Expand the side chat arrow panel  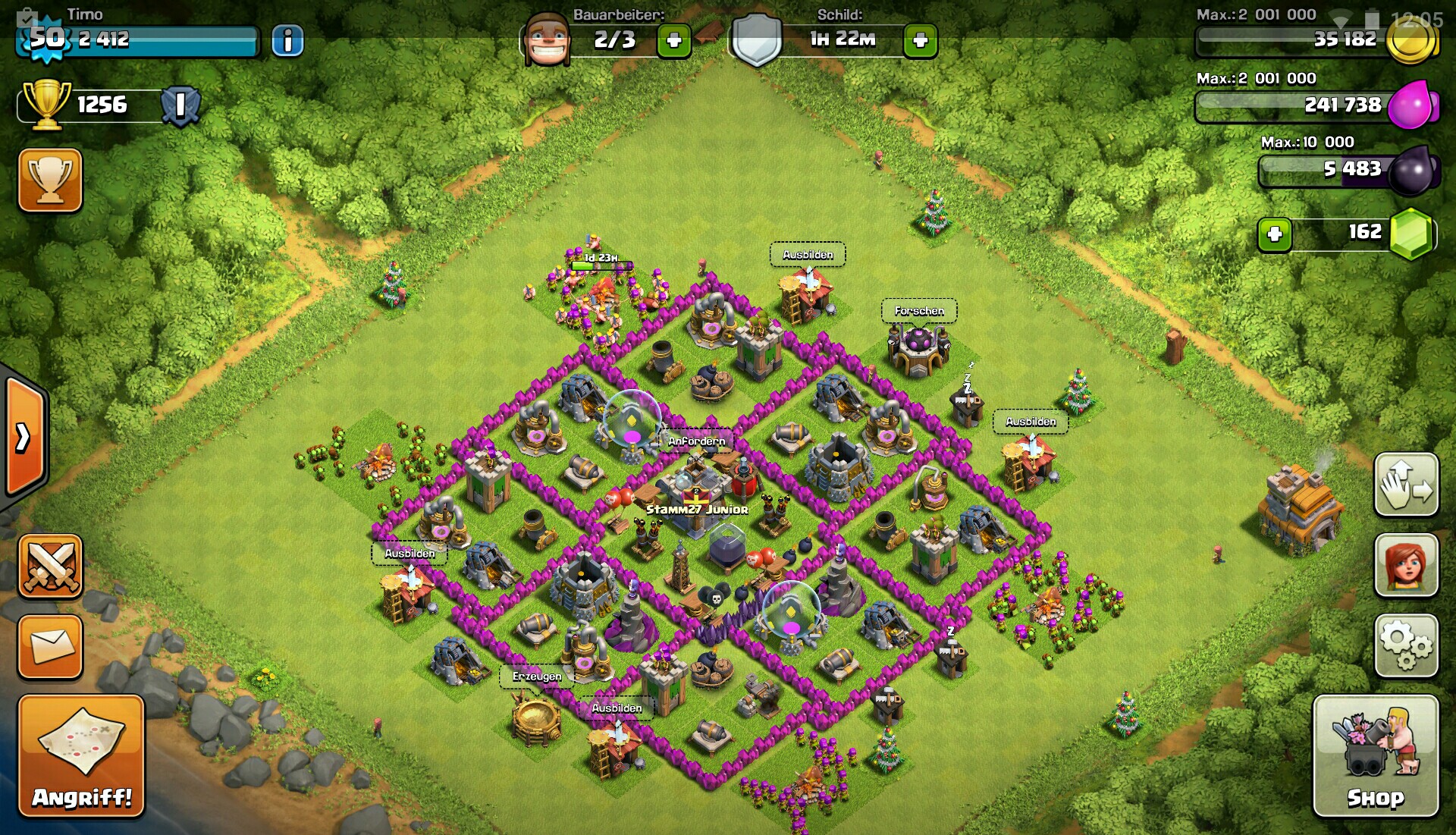coord(24,438)
